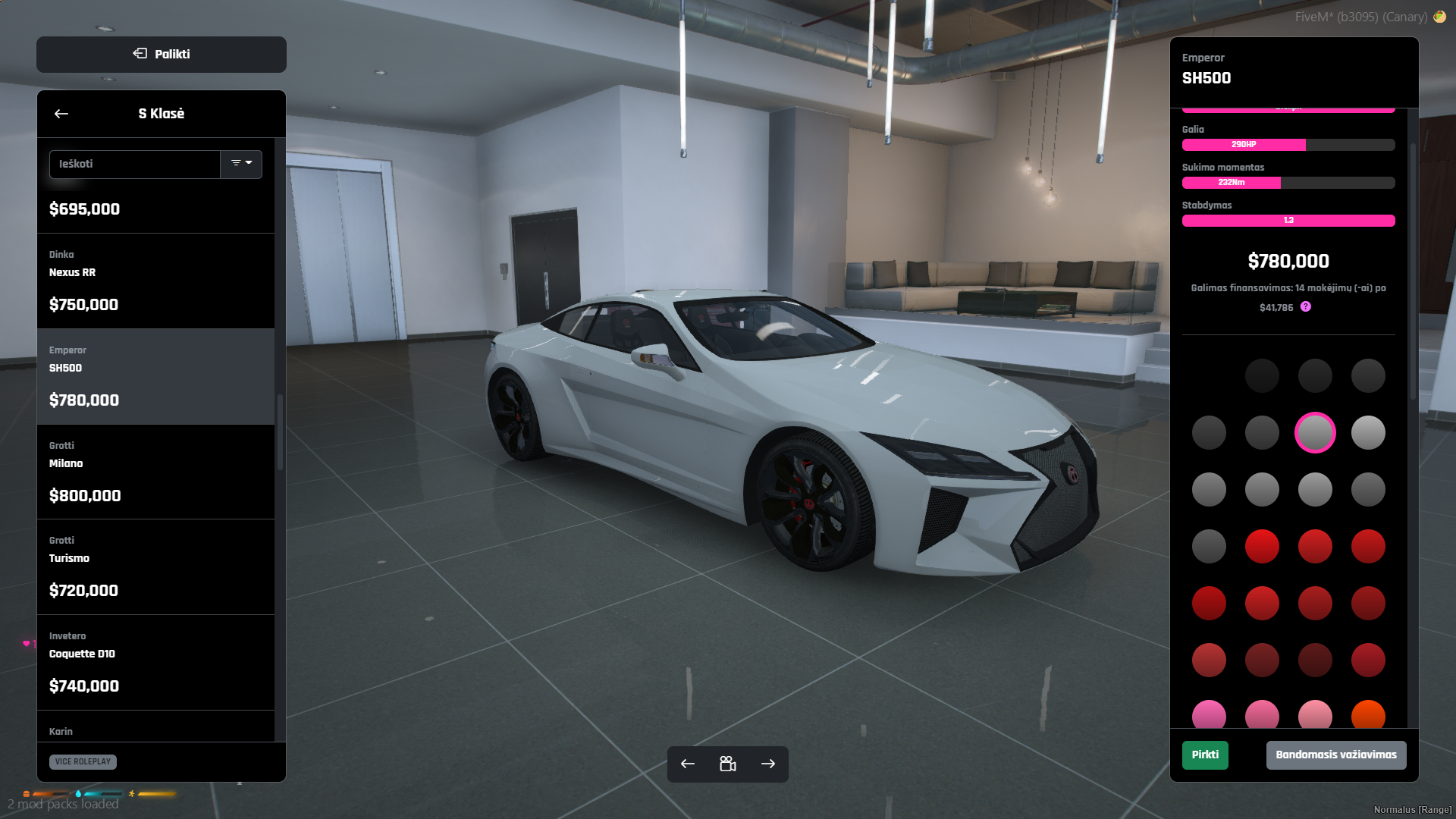The width and height of the screenshot is (1456, 819).
Task: Select the Emperor SH500 listing
Action: pos(155,376)
